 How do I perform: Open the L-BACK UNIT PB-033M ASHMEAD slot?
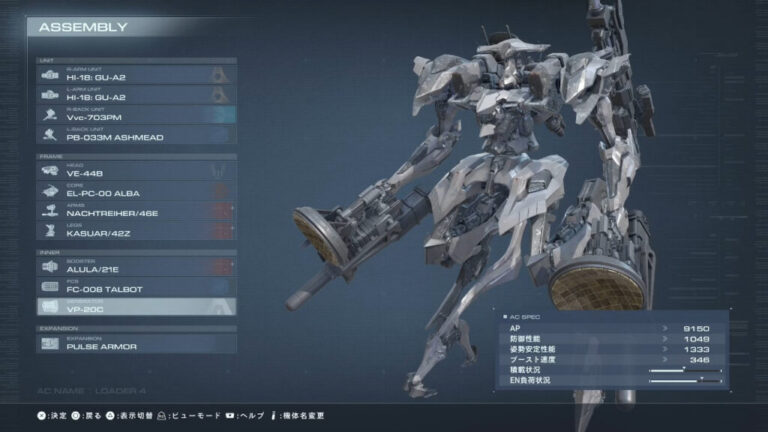pyautogui.click(x=137, y=134)
